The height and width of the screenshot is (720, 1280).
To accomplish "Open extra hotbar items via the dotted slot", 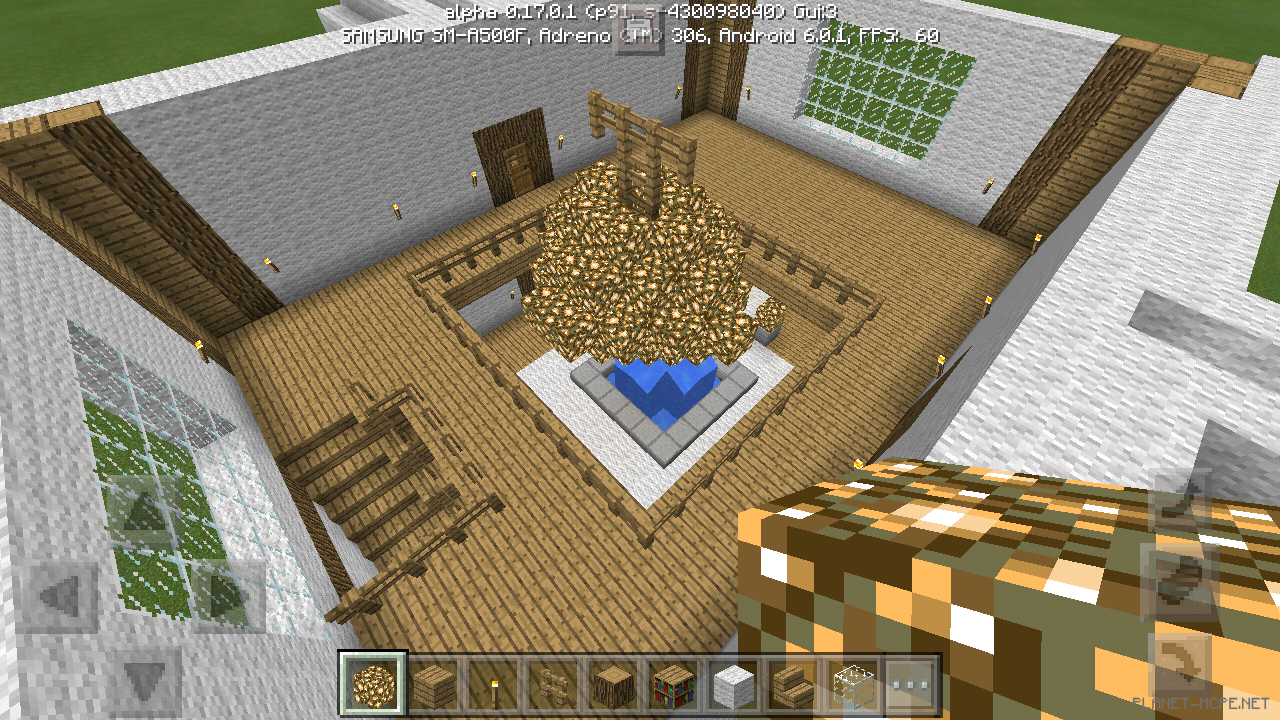I will (x=912, y=685).
